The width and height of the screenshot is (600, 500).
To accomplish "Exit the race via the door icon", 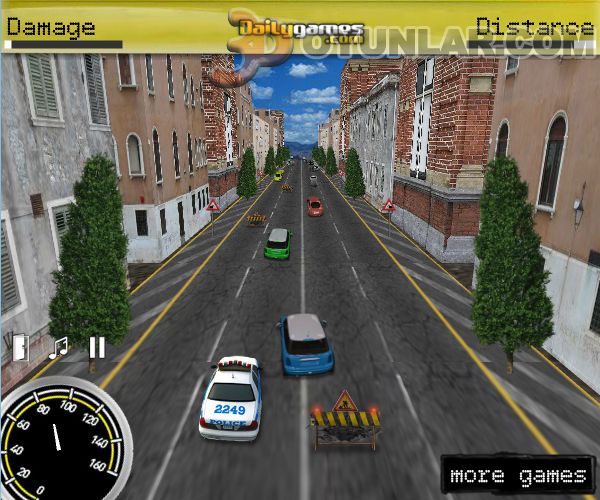I will (20, 346).
